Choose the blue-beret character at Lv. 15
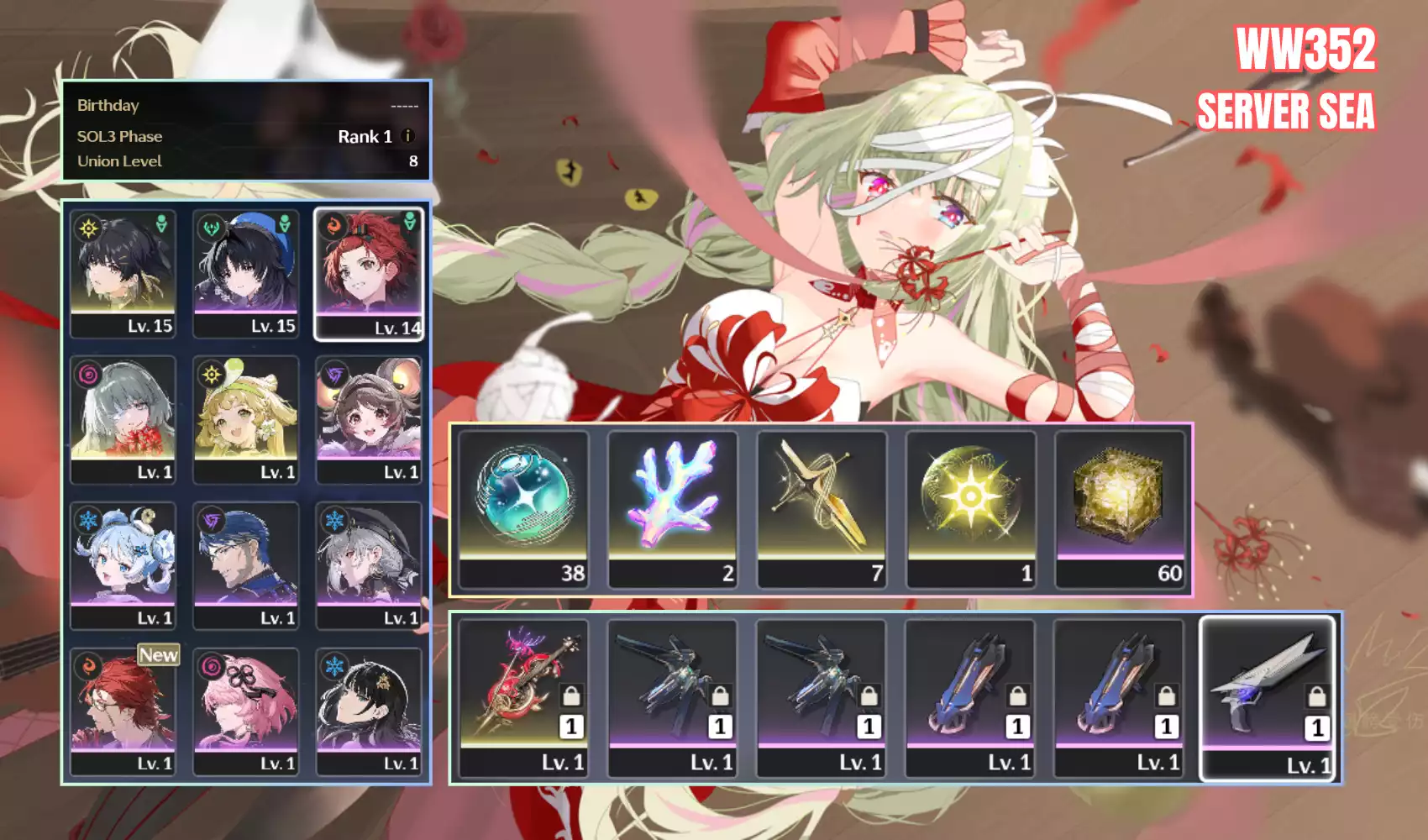Viewport: 1428px width, 840px height. [246, 274]
